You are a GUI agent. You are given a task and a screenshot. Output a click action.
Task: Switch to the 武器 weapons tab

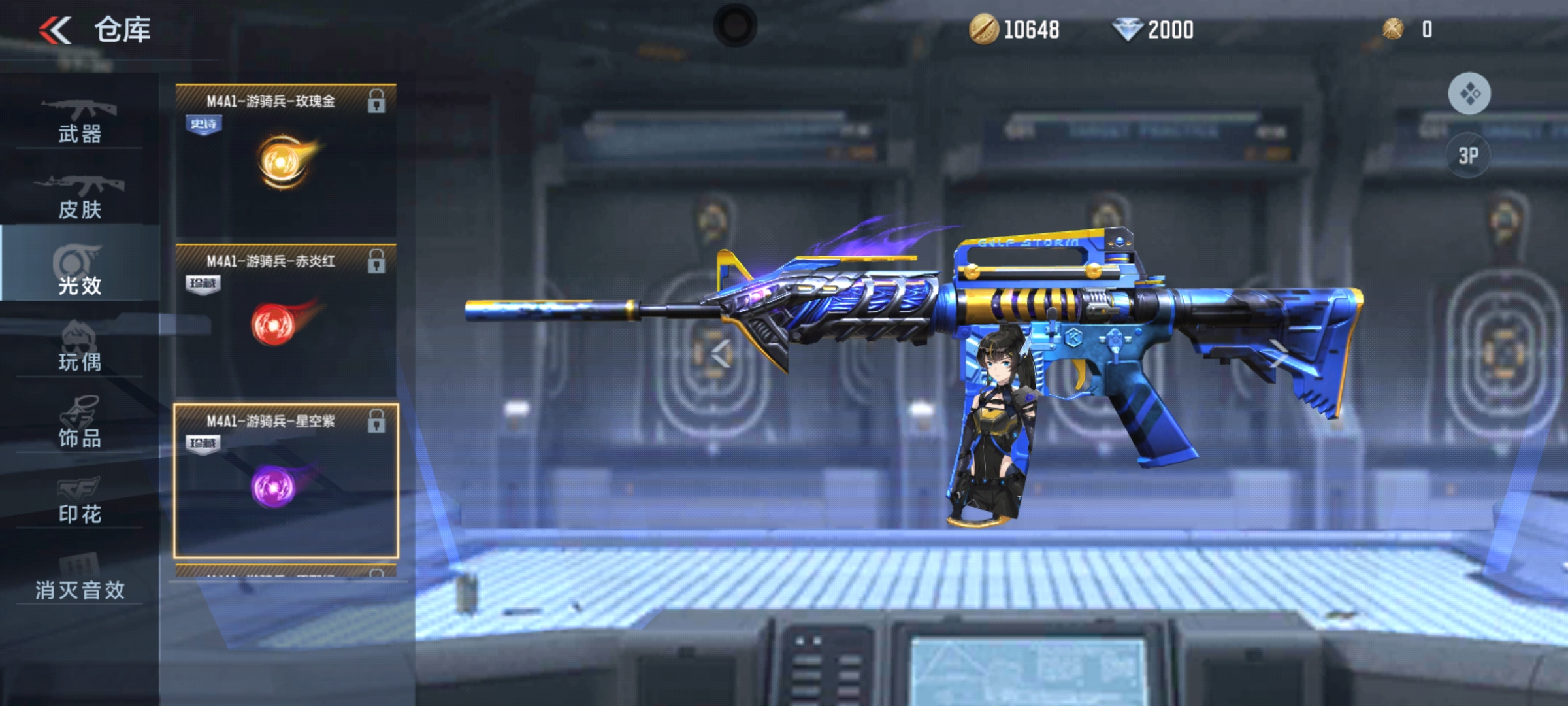click(x=80, y=121)
